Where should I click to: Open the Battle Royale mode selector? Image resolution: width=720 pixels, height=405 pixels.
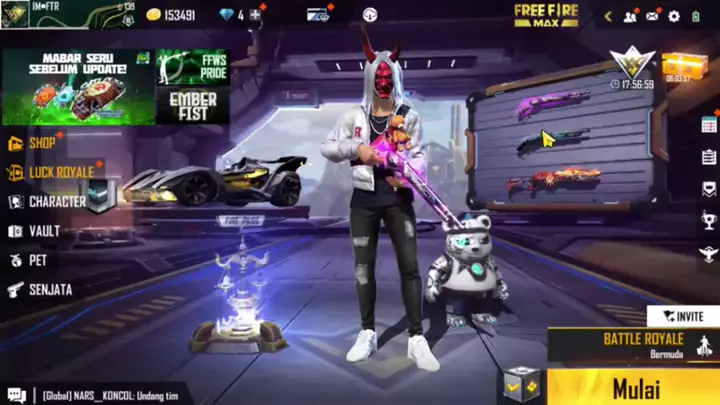[640, 345]
